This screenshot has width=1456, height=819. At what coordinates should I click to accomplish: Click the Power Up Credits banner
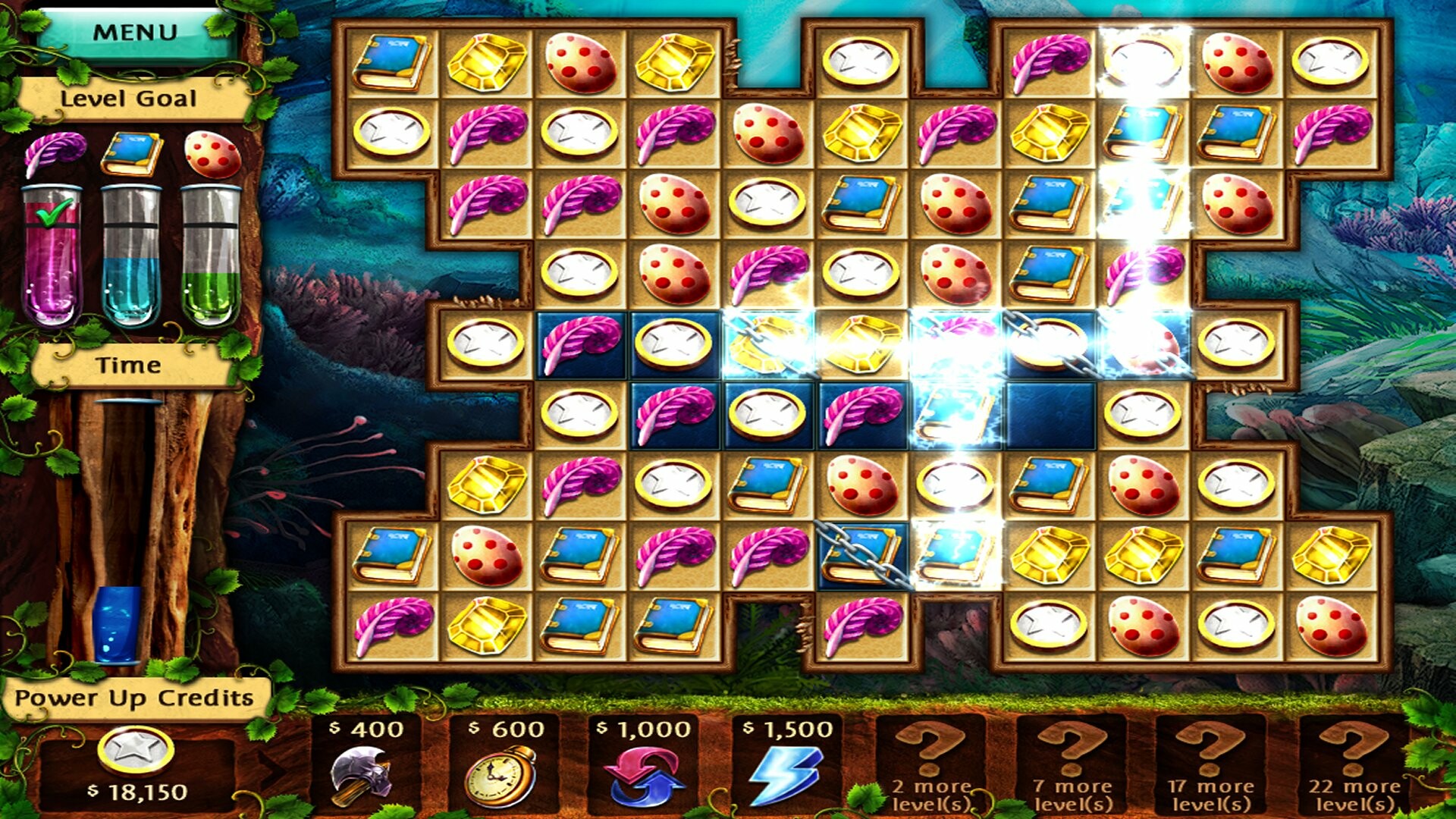click(135, 699)
